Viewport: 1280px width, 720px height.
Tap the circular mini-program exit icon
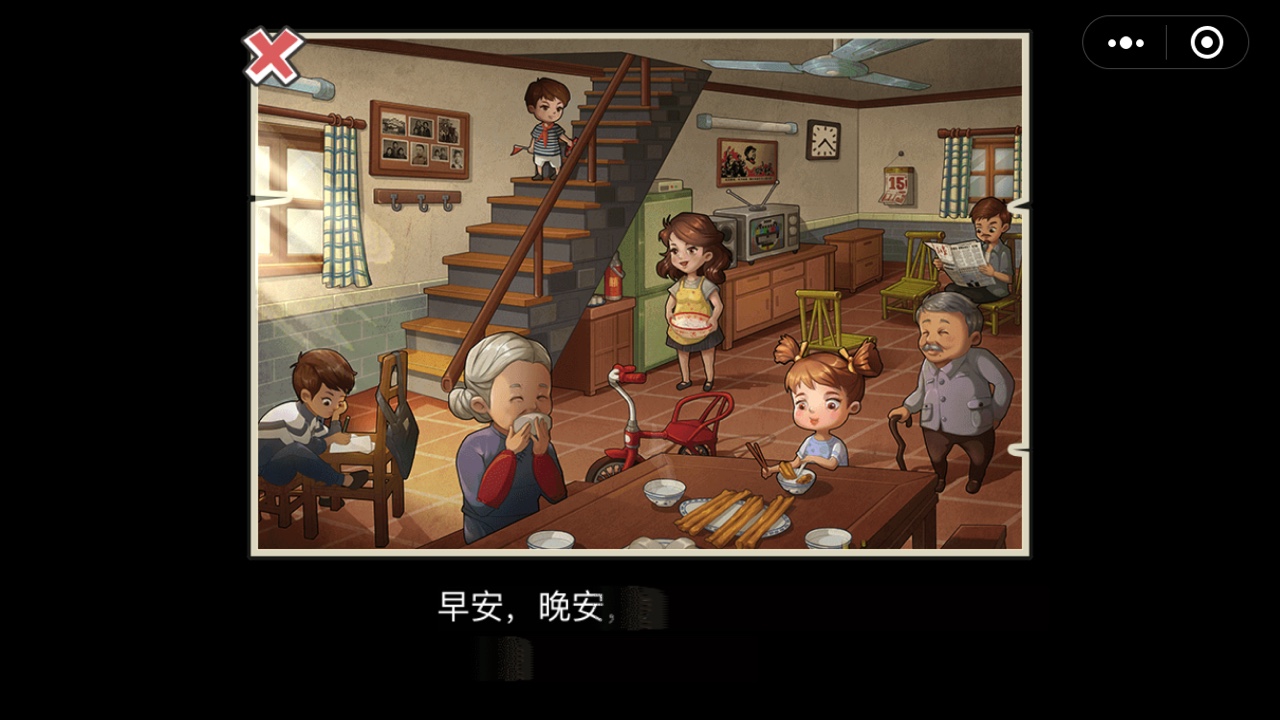click(x=1206, y=43)
